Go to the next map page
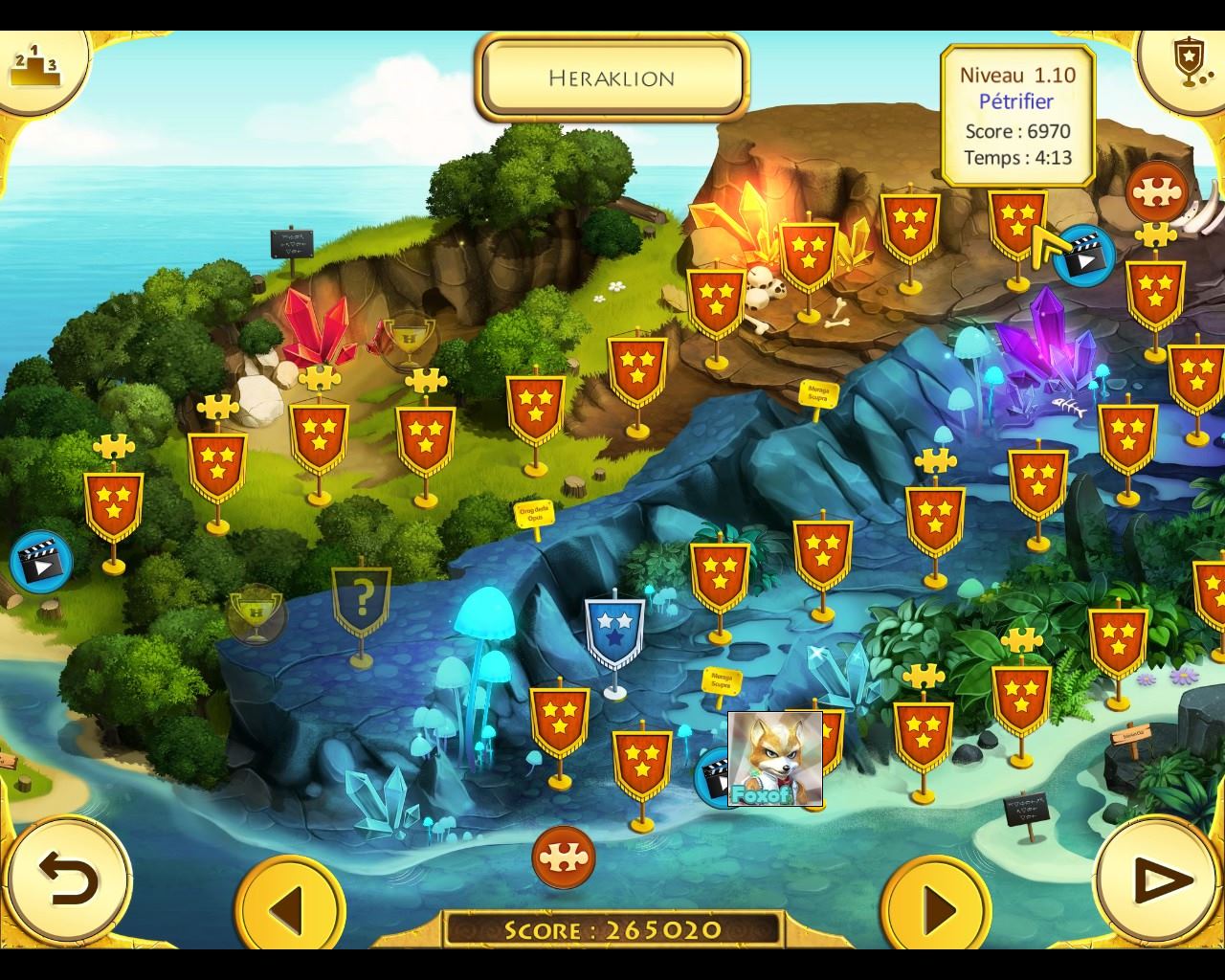This screenshot has width=1225, height=980. 938,905
